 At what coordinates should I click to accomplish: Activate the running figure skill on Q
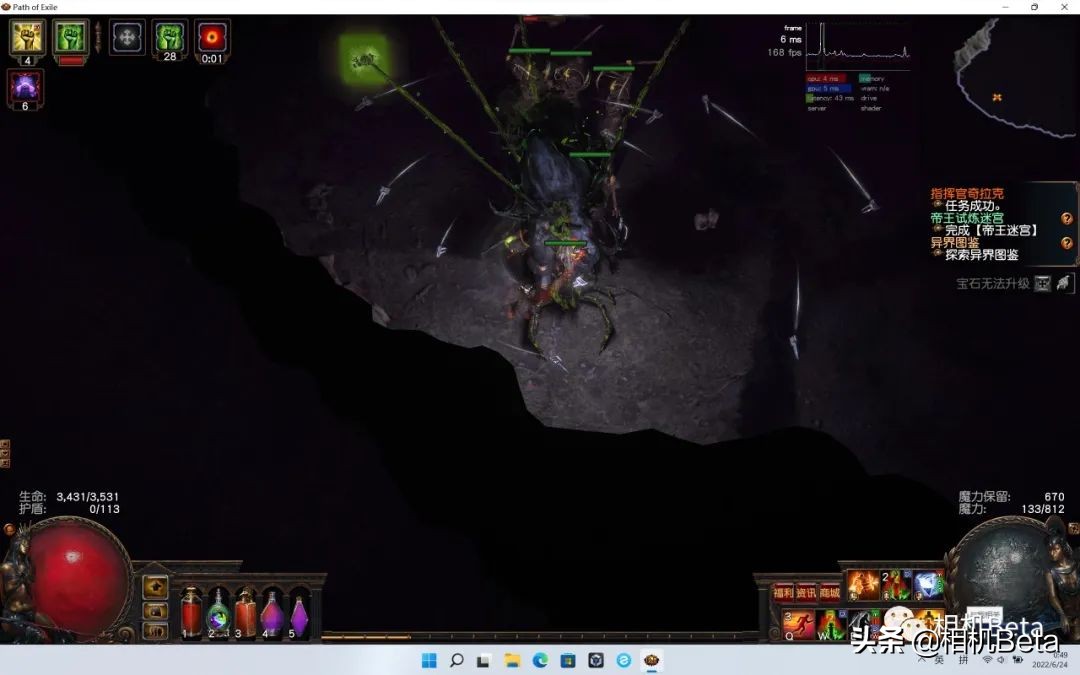tap(798, 625)
